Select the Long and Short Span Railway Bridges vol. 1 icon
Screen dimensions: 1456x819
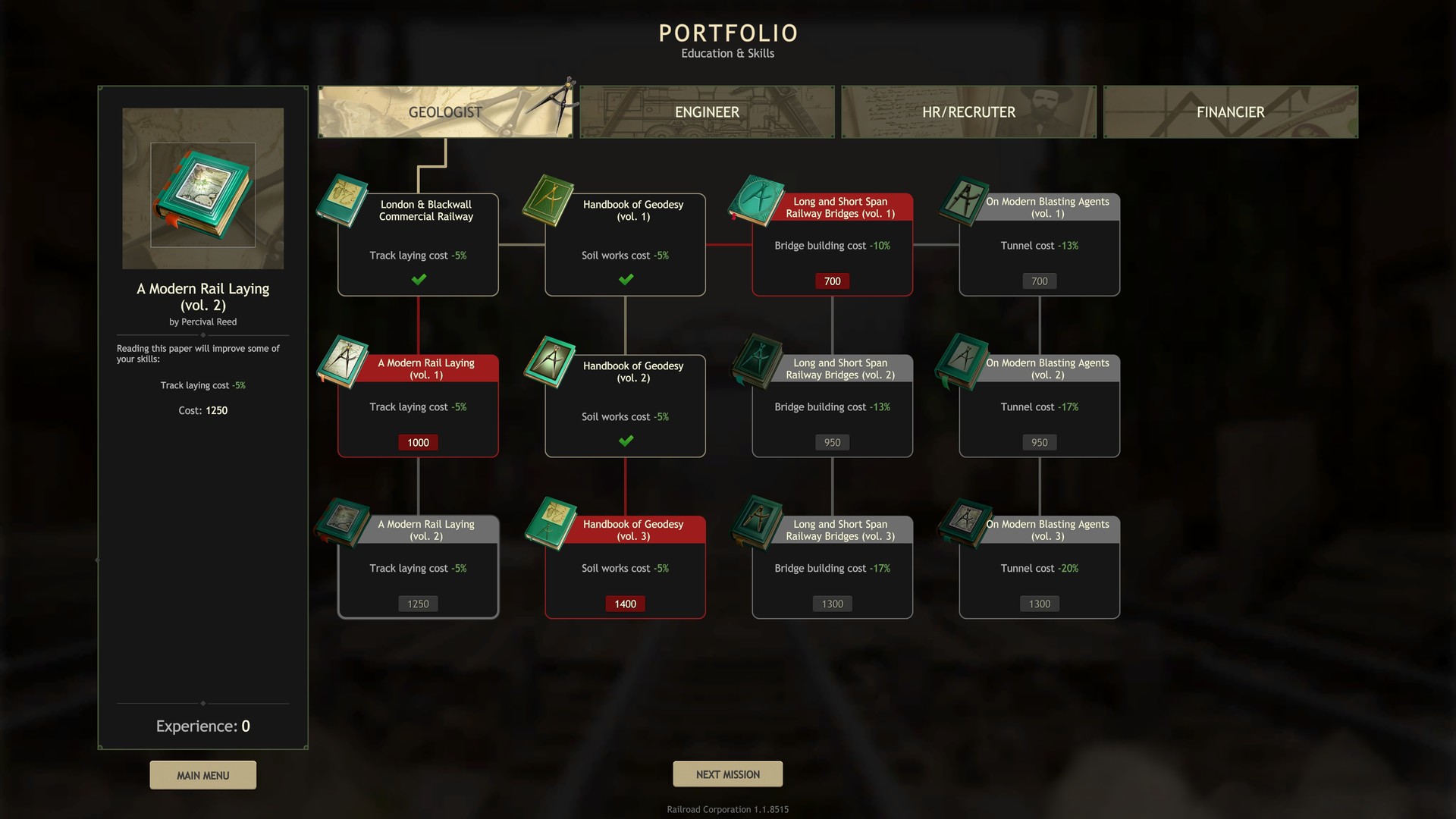coord(756,201)
